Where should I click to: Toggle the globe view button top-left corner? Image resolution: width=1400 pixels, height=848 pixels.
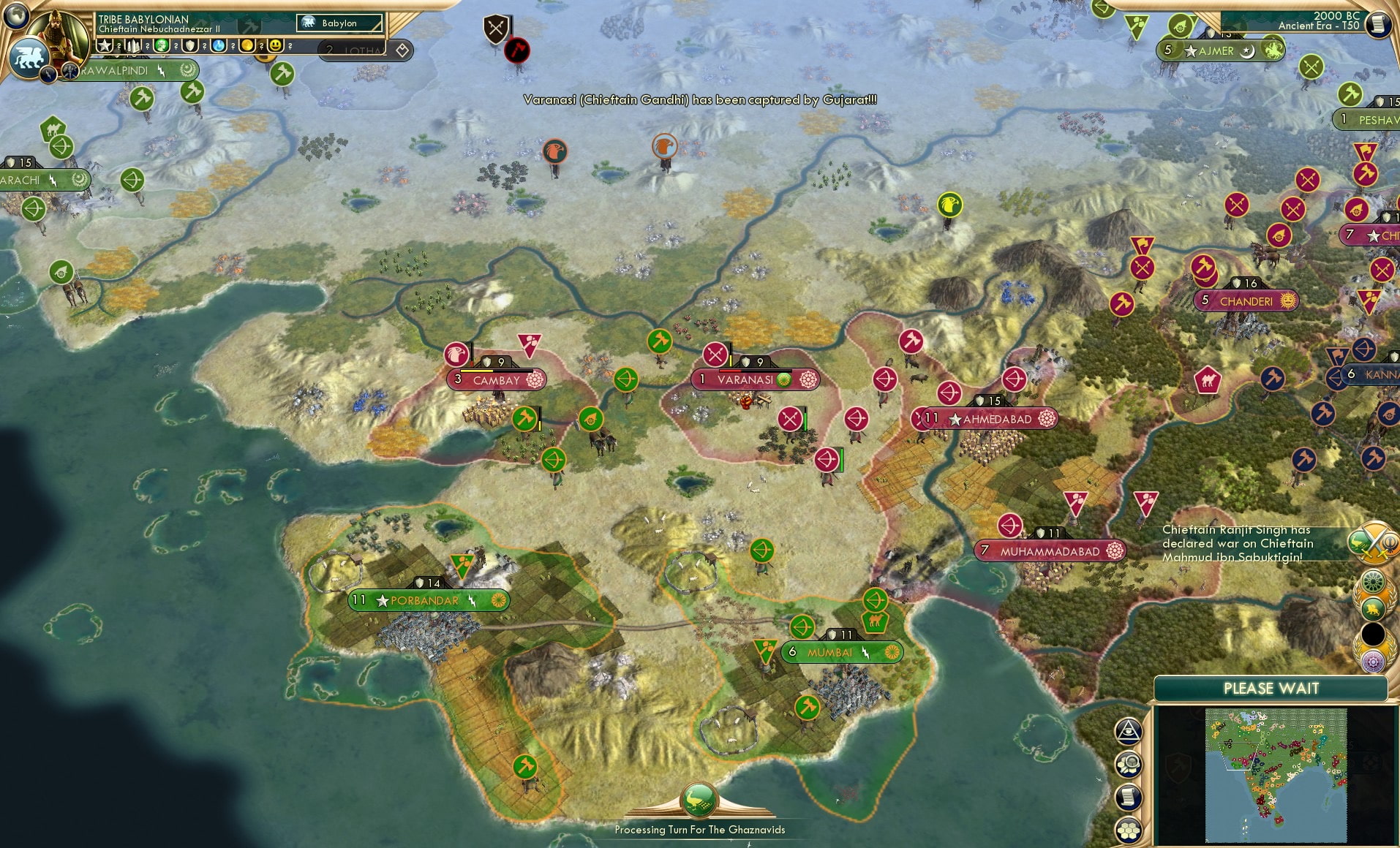(15, 16)
